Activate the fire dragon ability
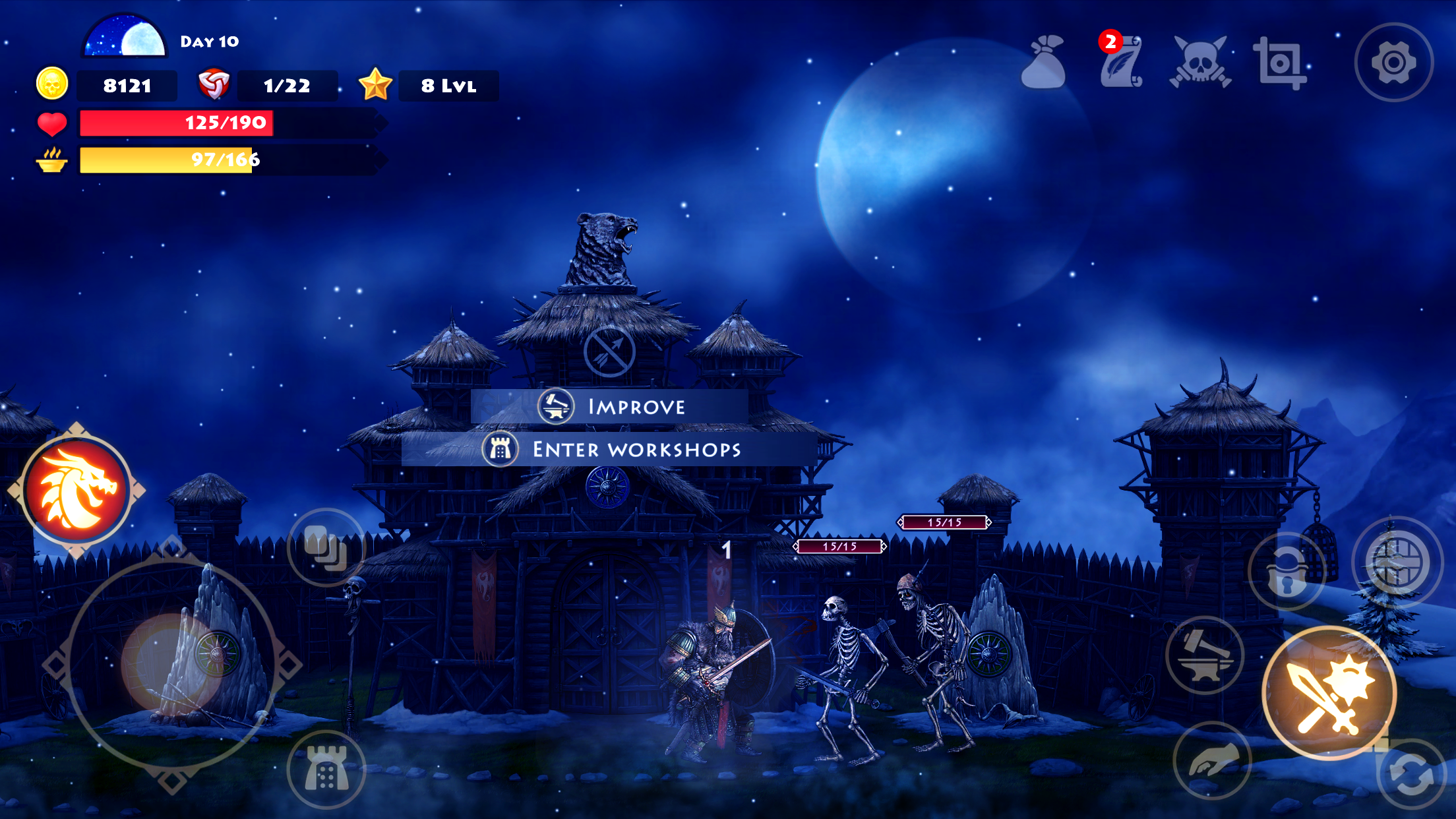 coord(76,490)
